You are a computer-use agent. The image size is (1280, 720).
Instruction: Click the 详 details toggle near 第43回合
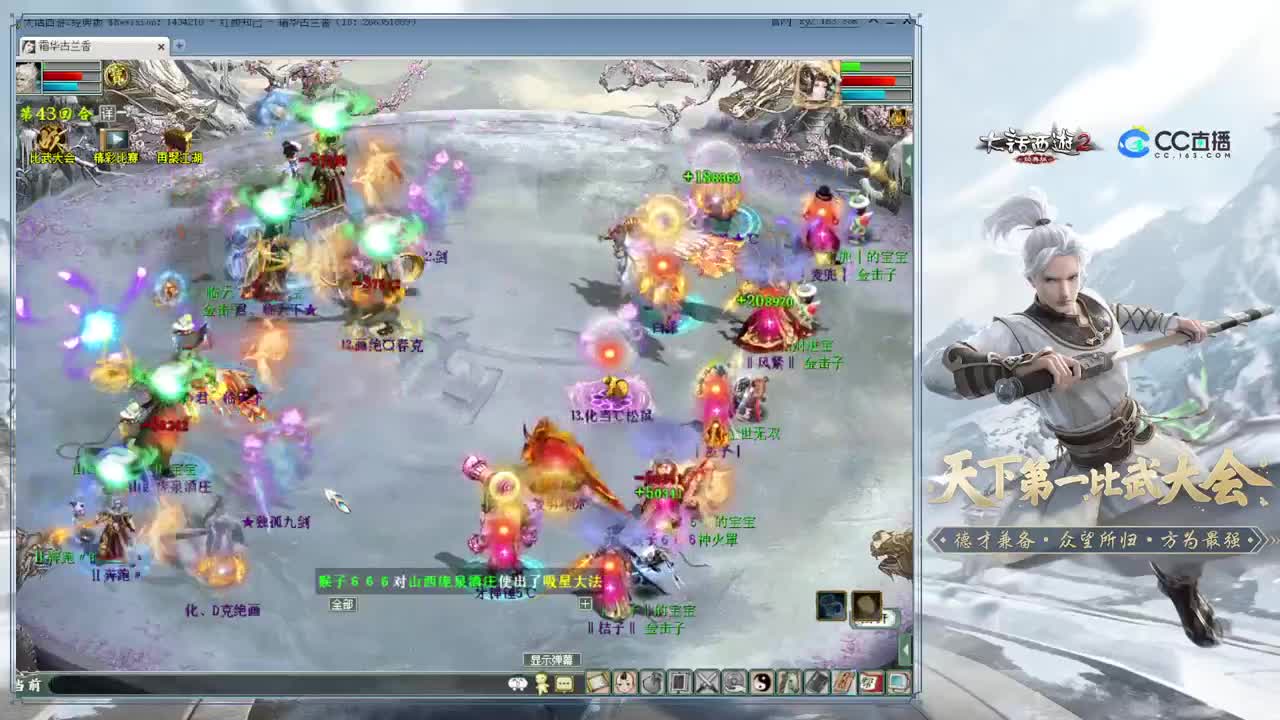point(108,112)
